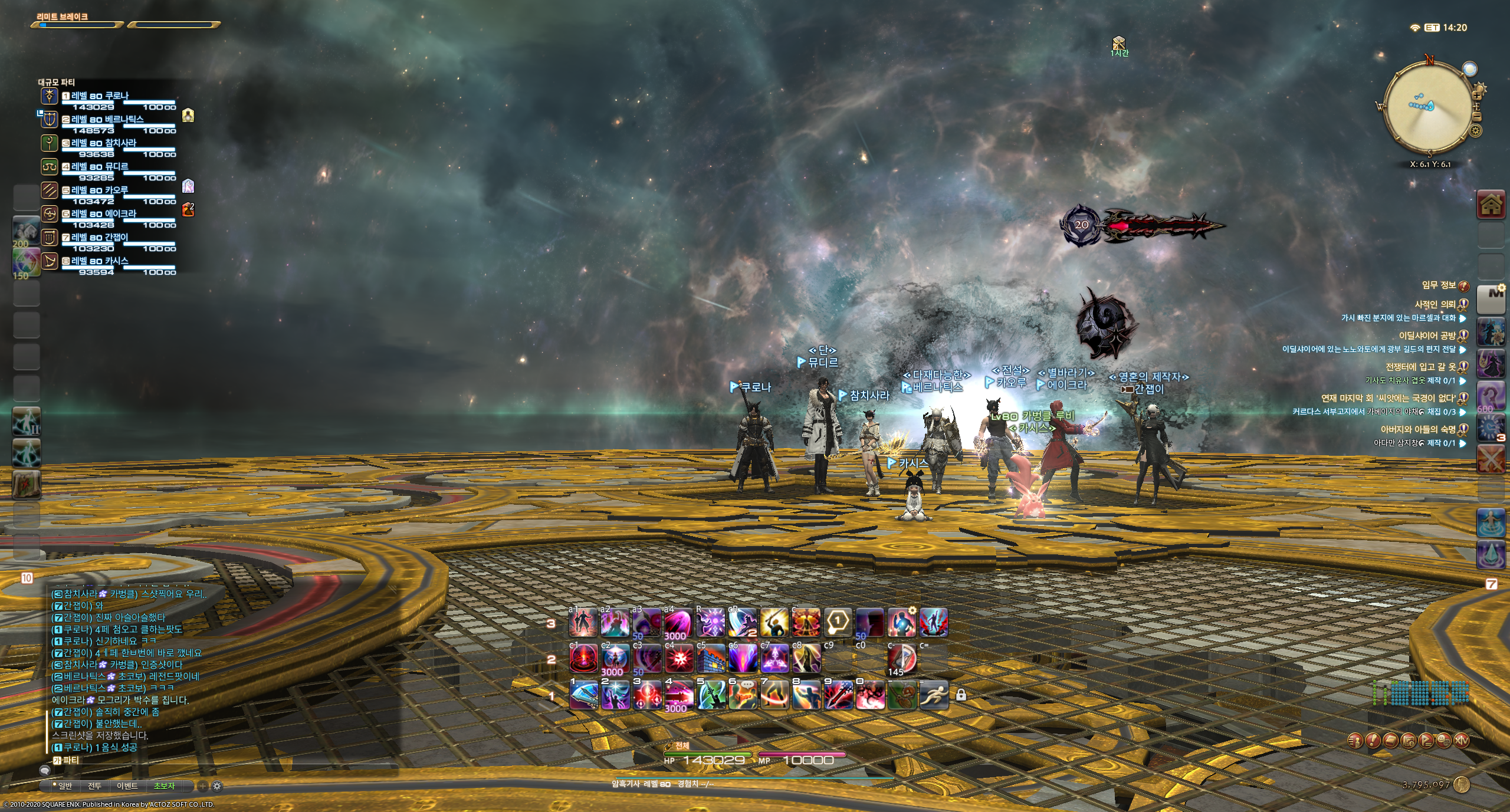Switch to the 전투 chat tab
The image size is (1510, 812).
pyautogui.click(x=94, y=786)
